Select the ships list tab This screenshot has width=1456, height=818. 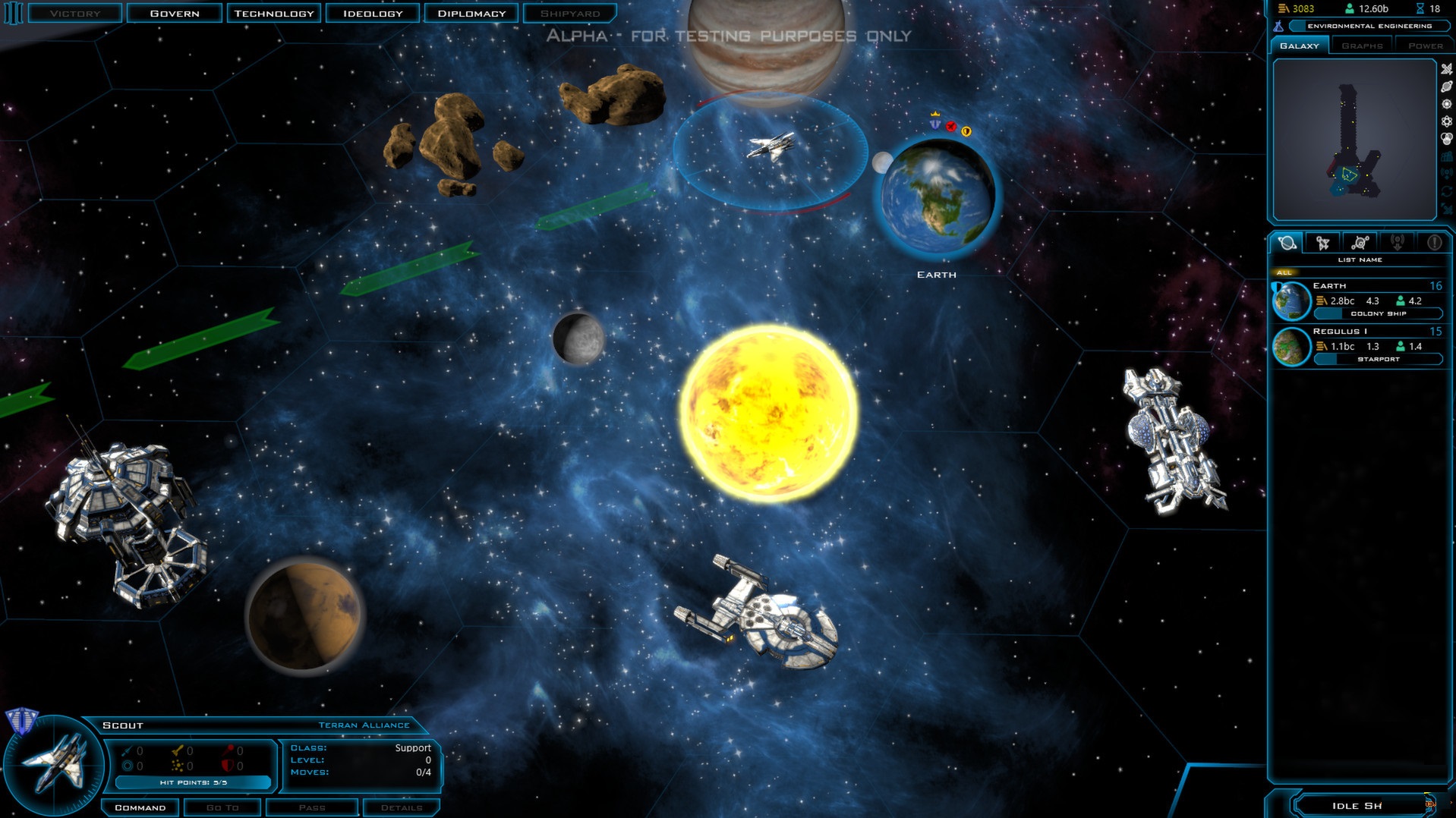(x=1323, y=243)
